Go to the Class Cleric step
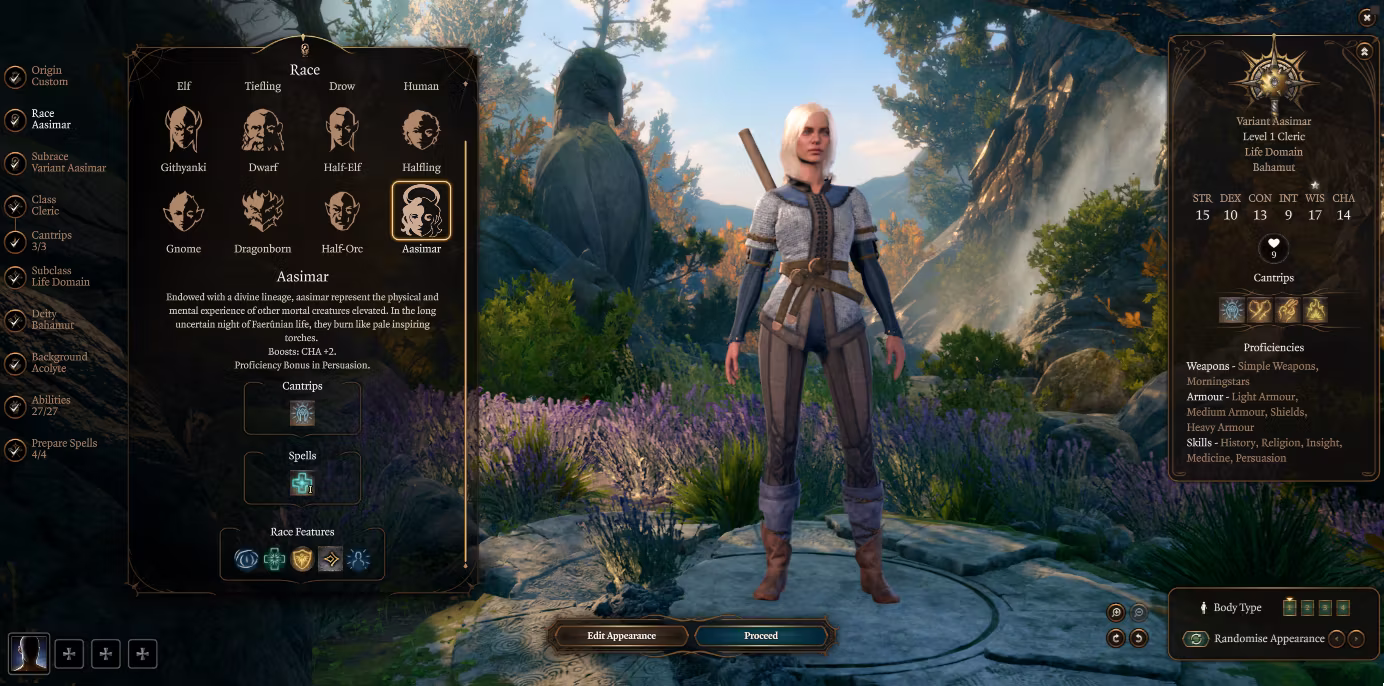The height and width of the screenshot is (686, 1384). (x=45, y=206)
